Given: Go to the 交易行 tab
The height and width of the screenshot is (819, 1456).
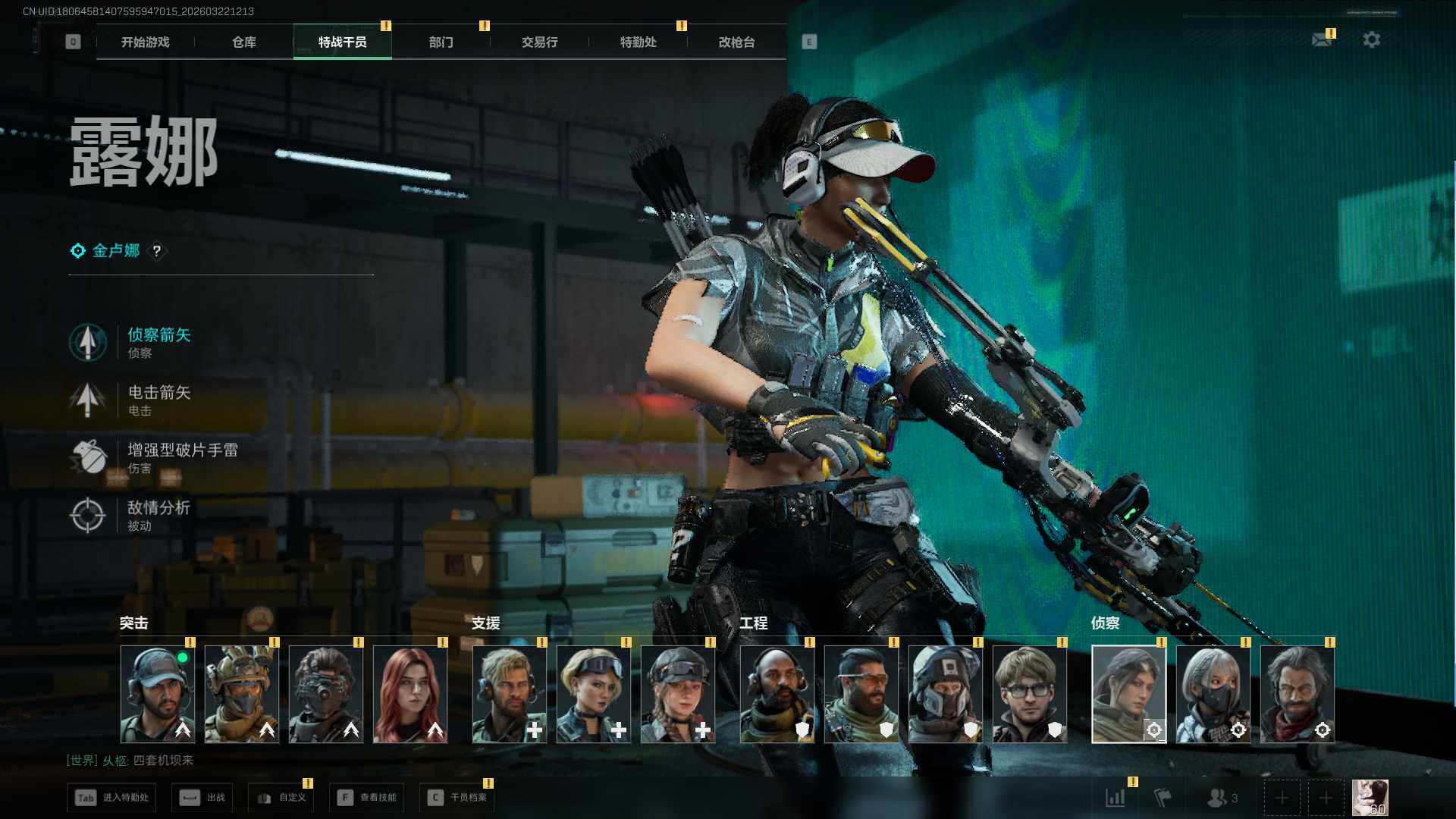Looking at the screenshot, I should [x=539, y=42].
